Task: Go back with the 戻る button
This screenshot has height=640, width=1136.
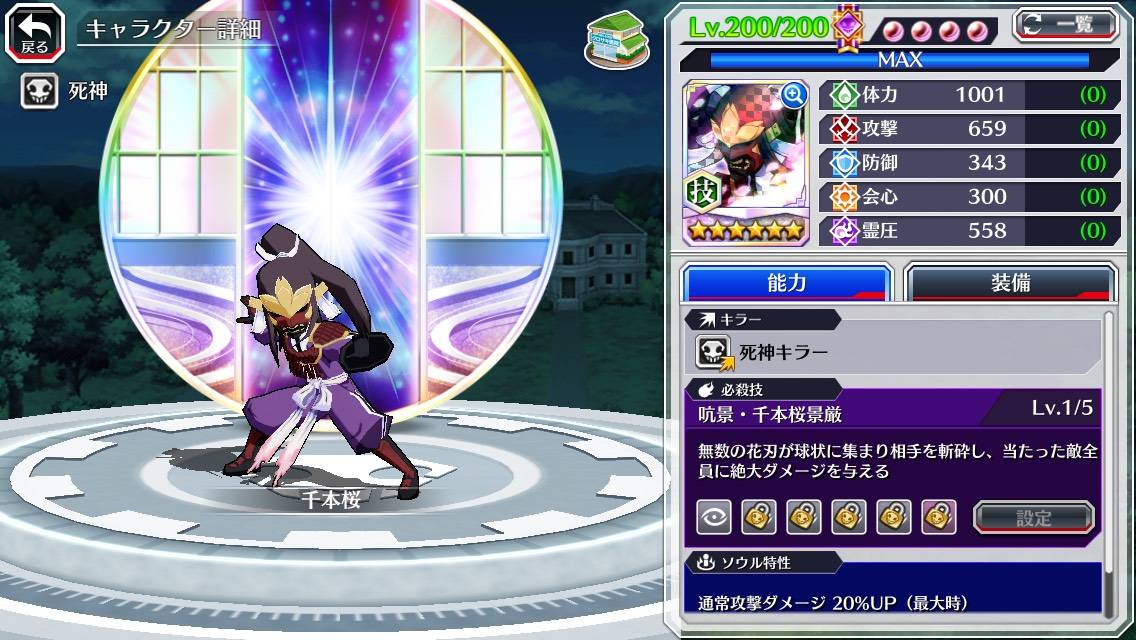Action: [x=35, y=31]
